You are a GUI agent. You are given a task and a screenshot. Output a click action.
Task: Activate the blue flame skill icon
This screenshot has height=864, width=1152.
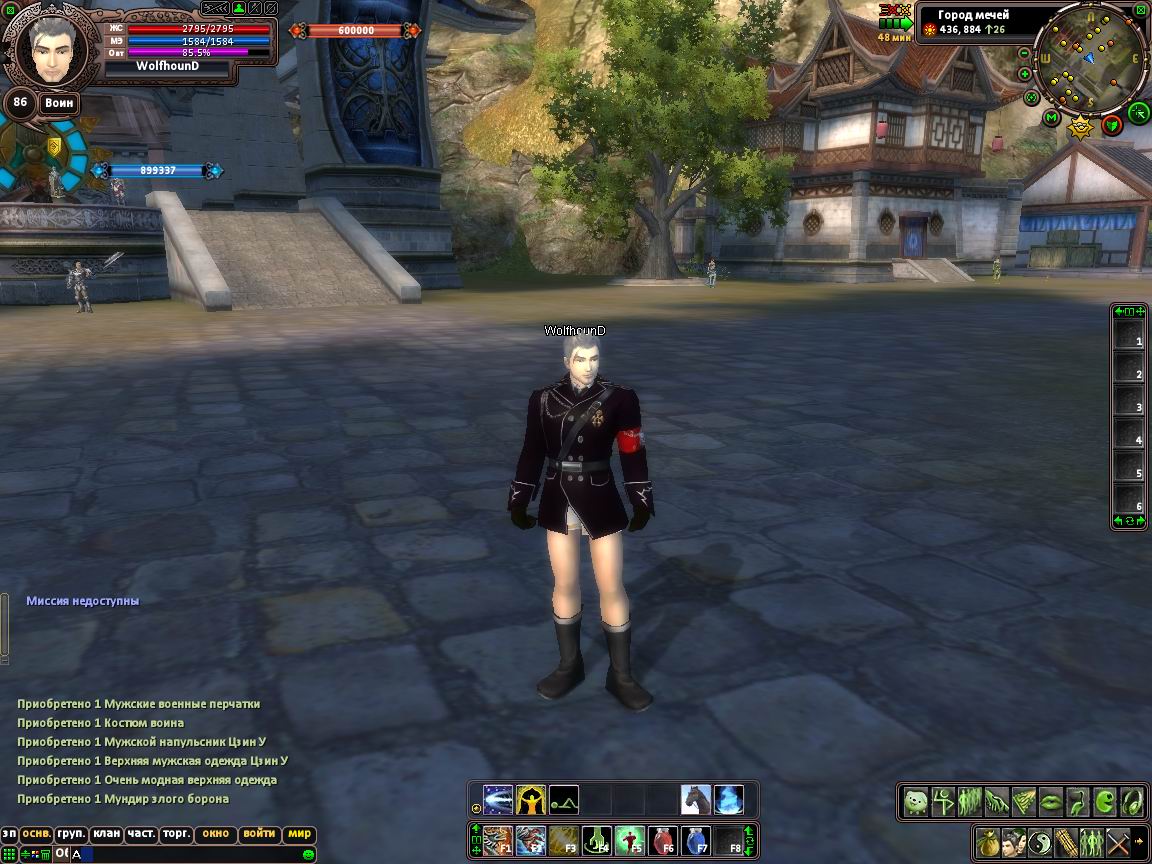728,800
